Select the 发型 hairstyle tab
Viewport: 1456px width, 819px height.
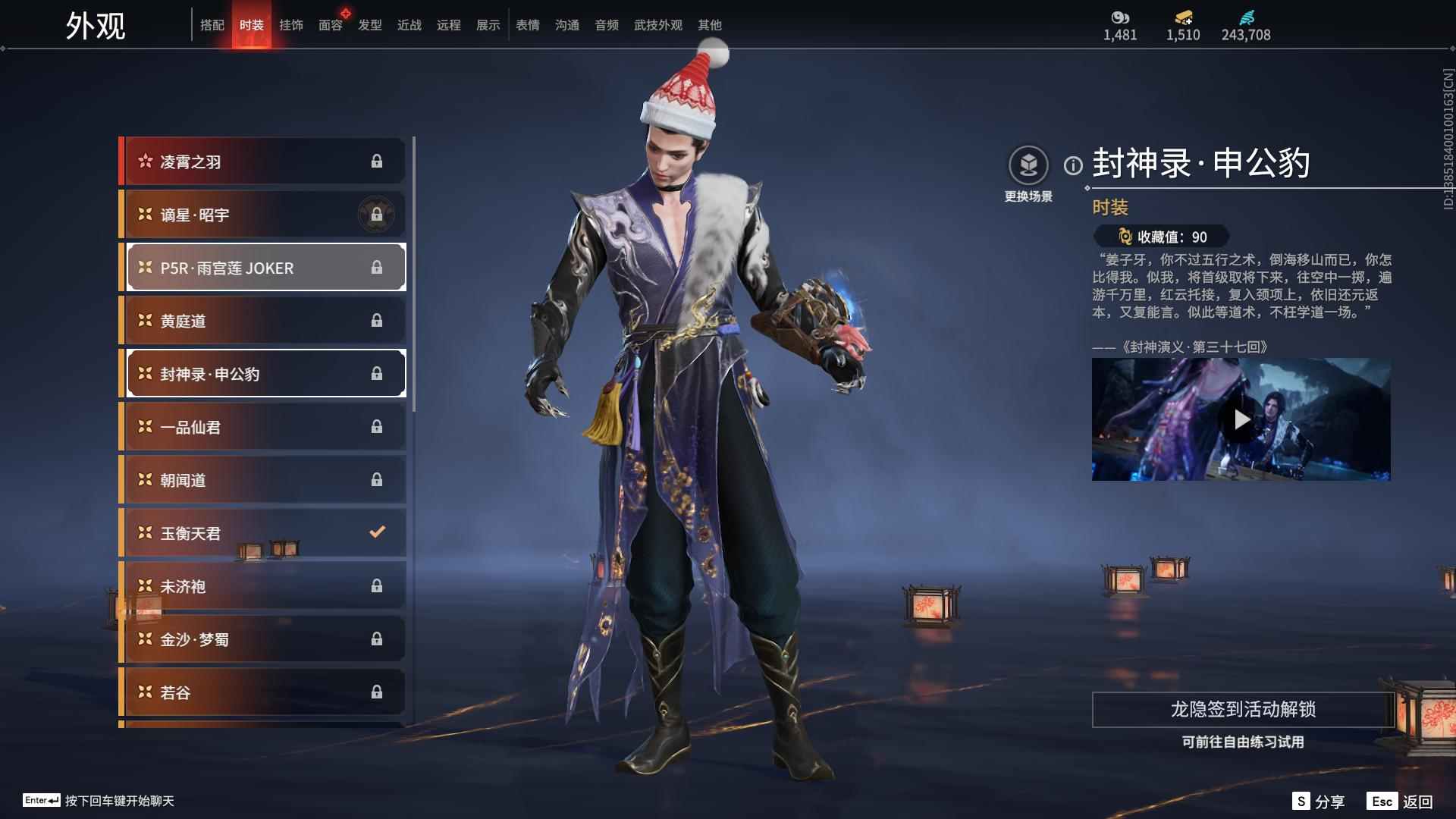369,25
